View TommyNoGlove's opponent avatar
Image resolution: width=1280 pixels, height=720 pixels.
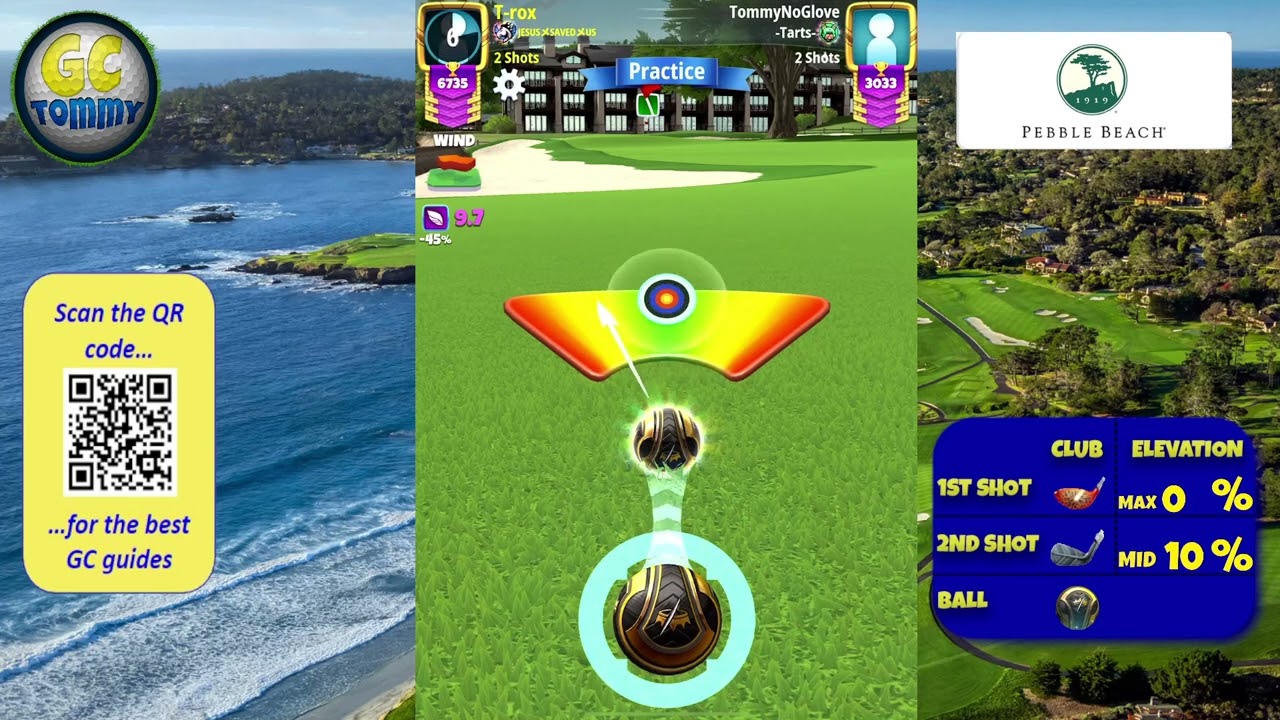(x=881, y=36)
